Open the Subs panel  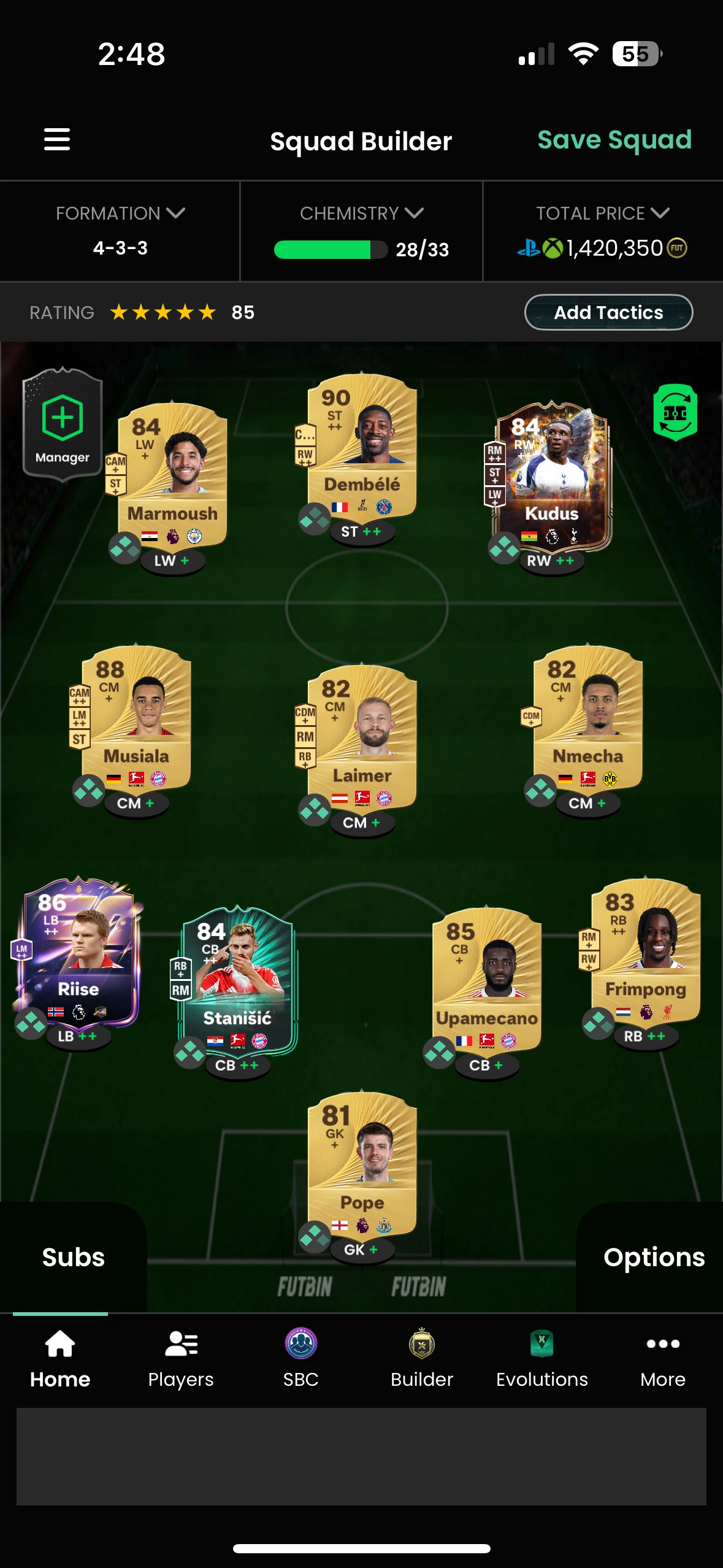tap(73, 1258)
